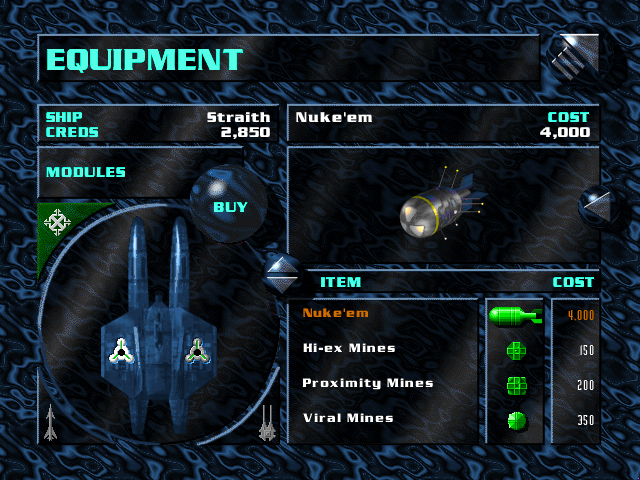Click the exit arrow button beside the Equipment title

click(576, 59)
